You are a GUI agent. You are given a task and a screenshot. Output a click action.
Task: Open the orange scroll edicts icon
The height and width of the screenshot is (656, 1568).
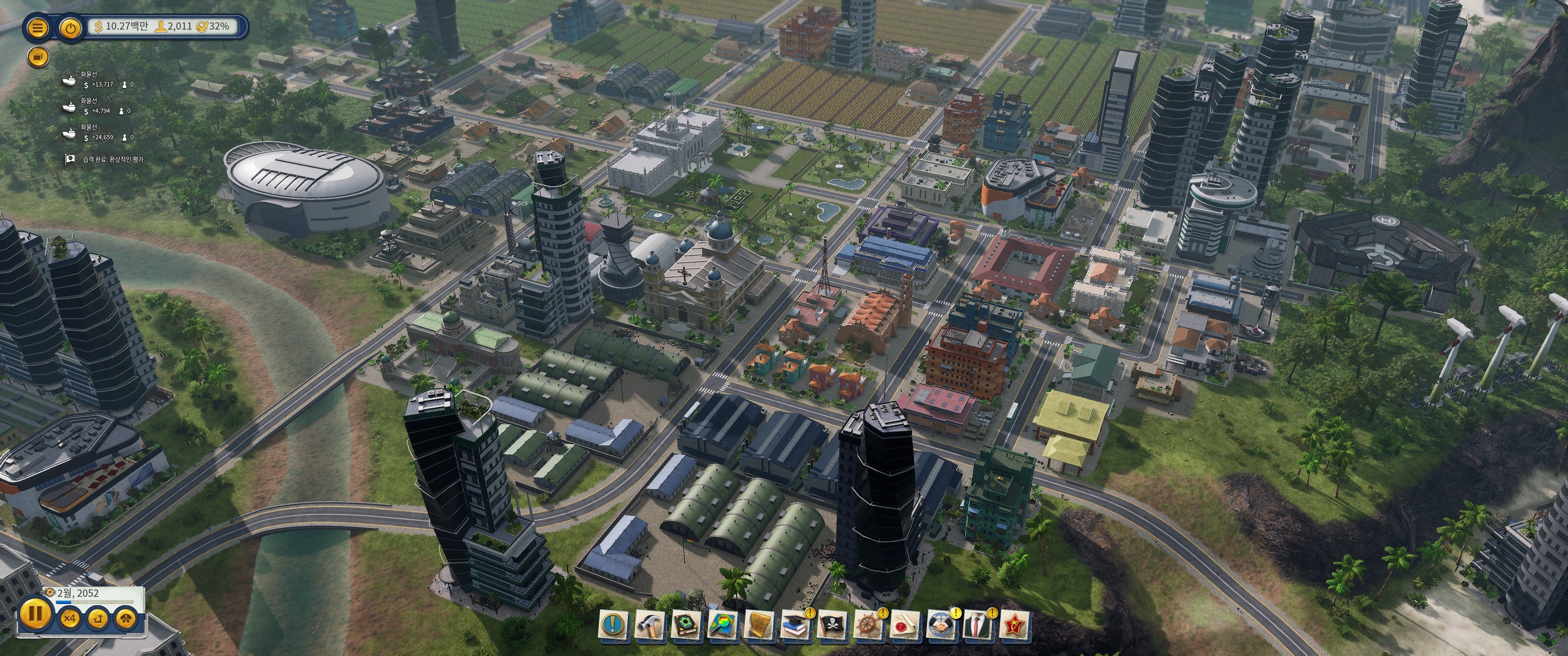point(759,625)
